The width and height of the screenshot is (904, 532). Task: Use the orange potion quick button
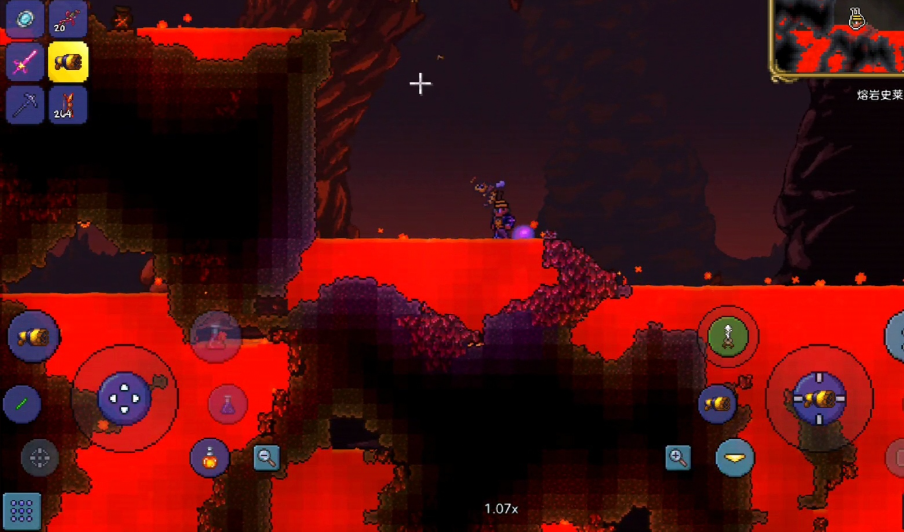pyautogui.click(x=210, y=458)
